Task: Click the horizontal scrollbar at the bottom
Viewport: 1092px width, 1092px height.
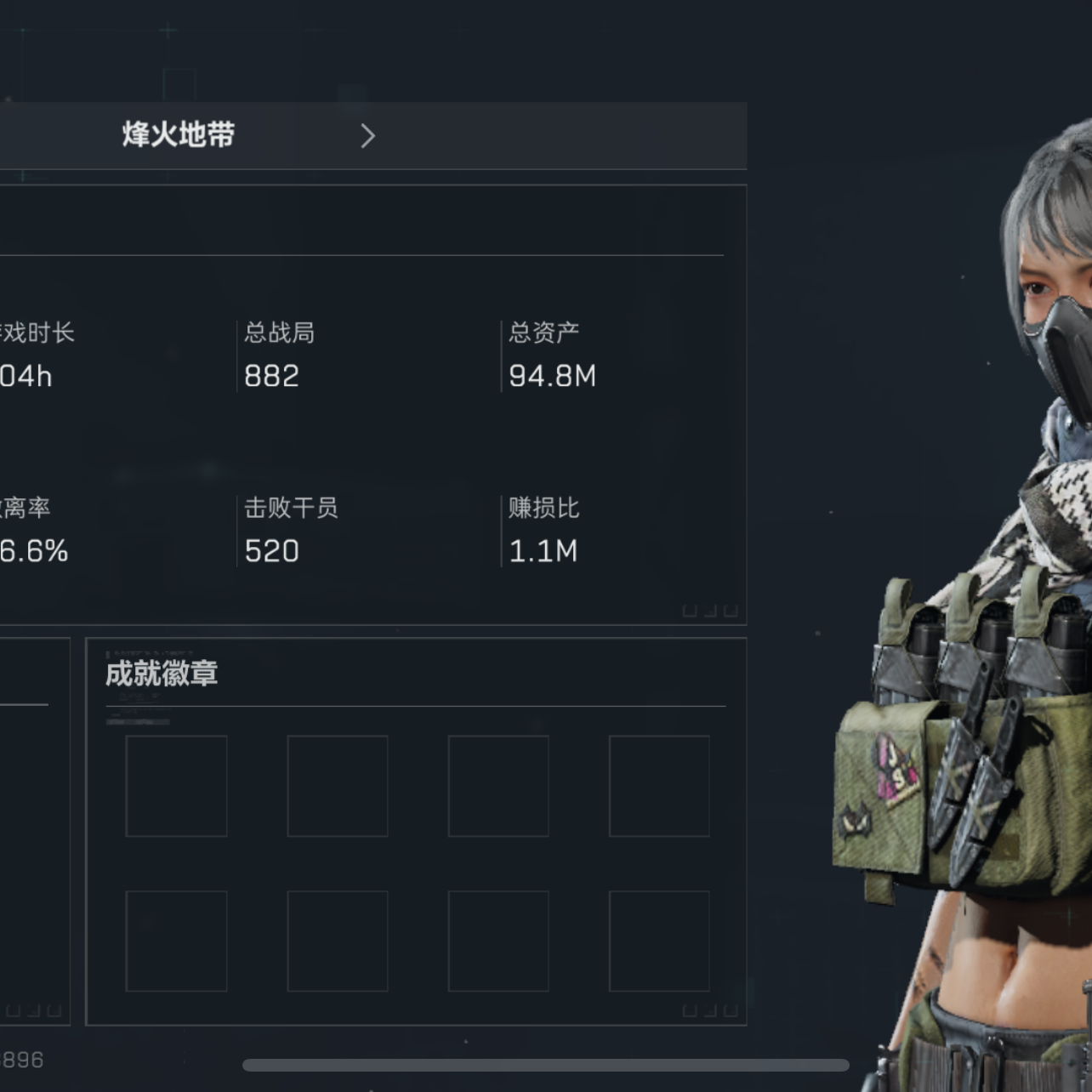Action: [545, 1066]
